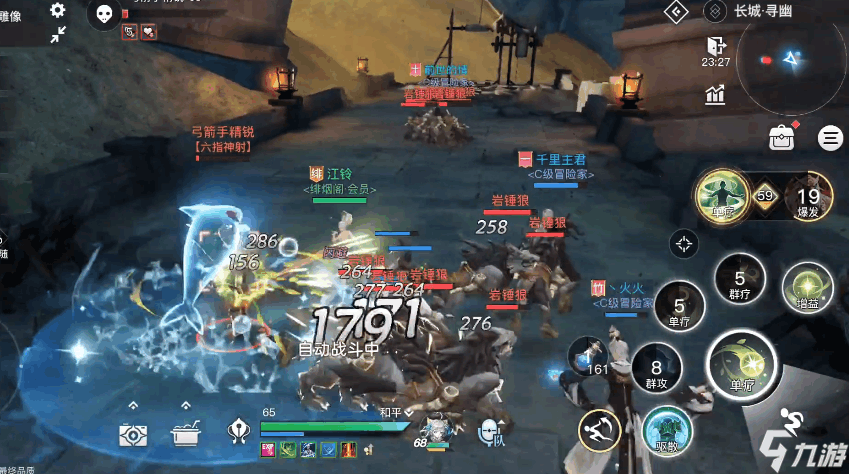849x474 pixels.
Task: Trigger the 群攻 area attack skill
Action: point(656,370)
